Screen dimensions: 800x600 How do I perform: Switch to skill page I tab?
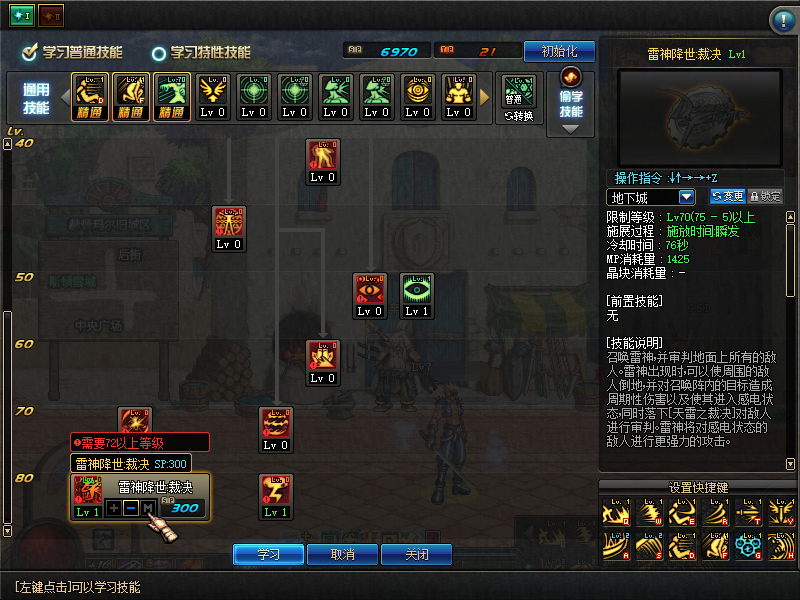click(23, 17)
